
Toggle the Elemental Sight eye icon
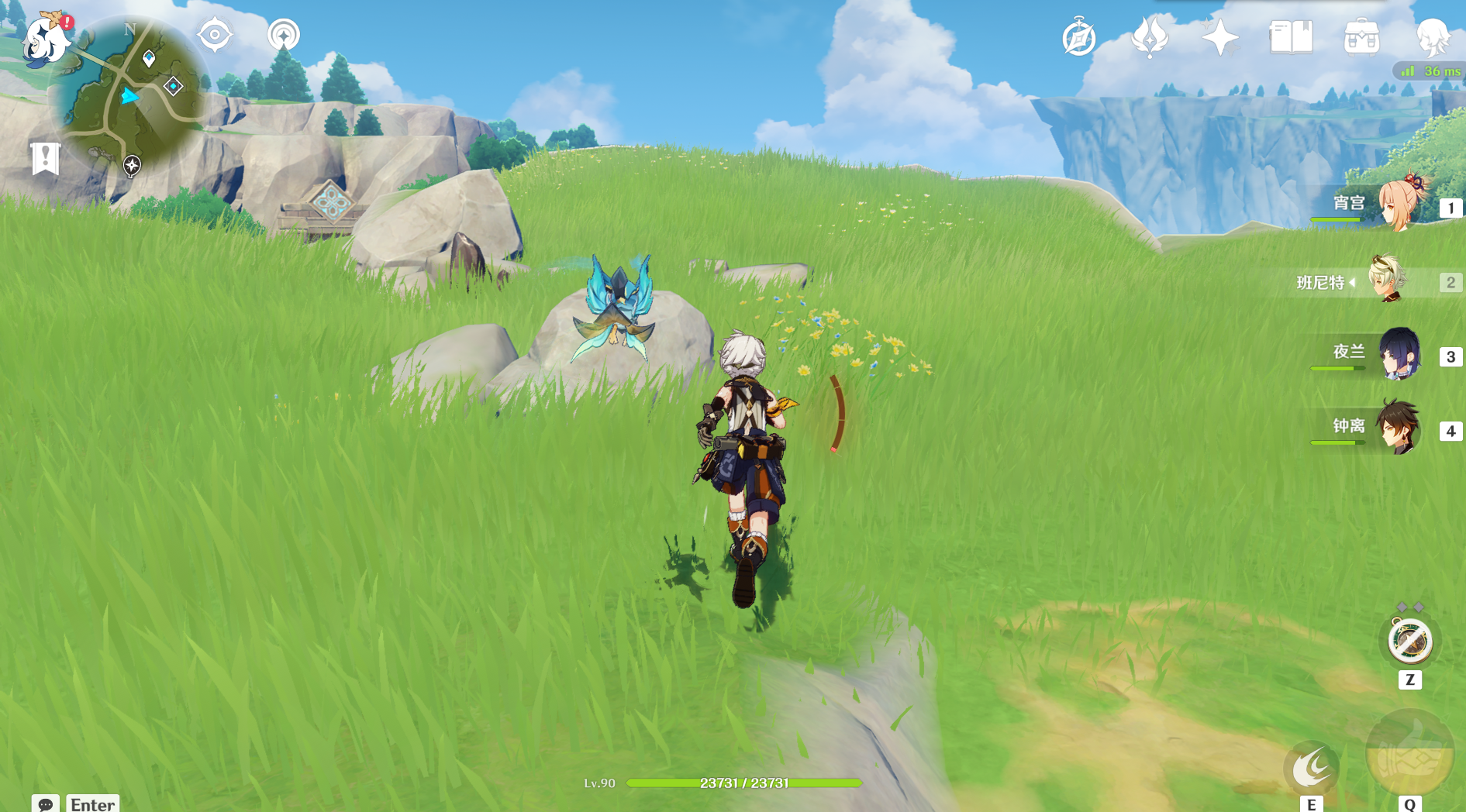215,35
